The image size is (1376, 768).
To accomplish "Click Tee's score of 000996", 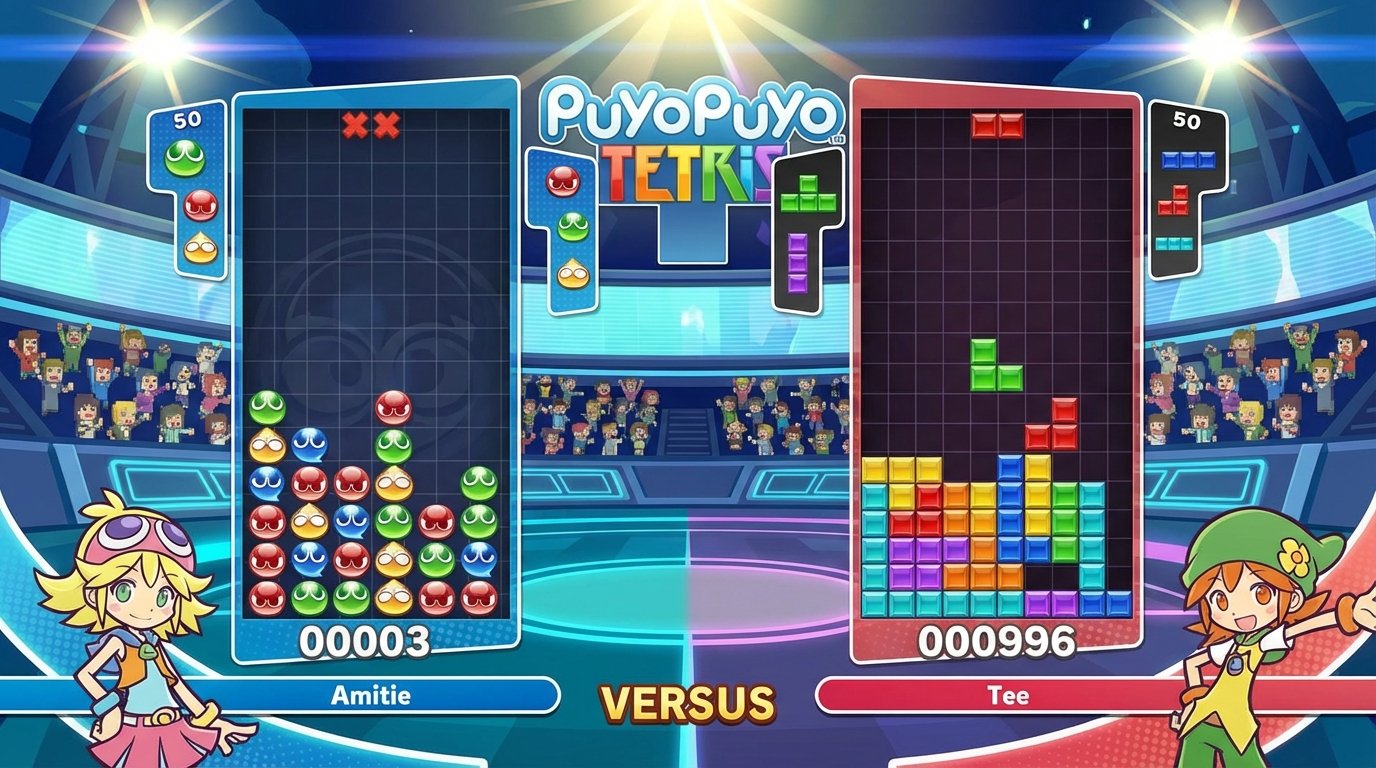I will click(1000, 640).
